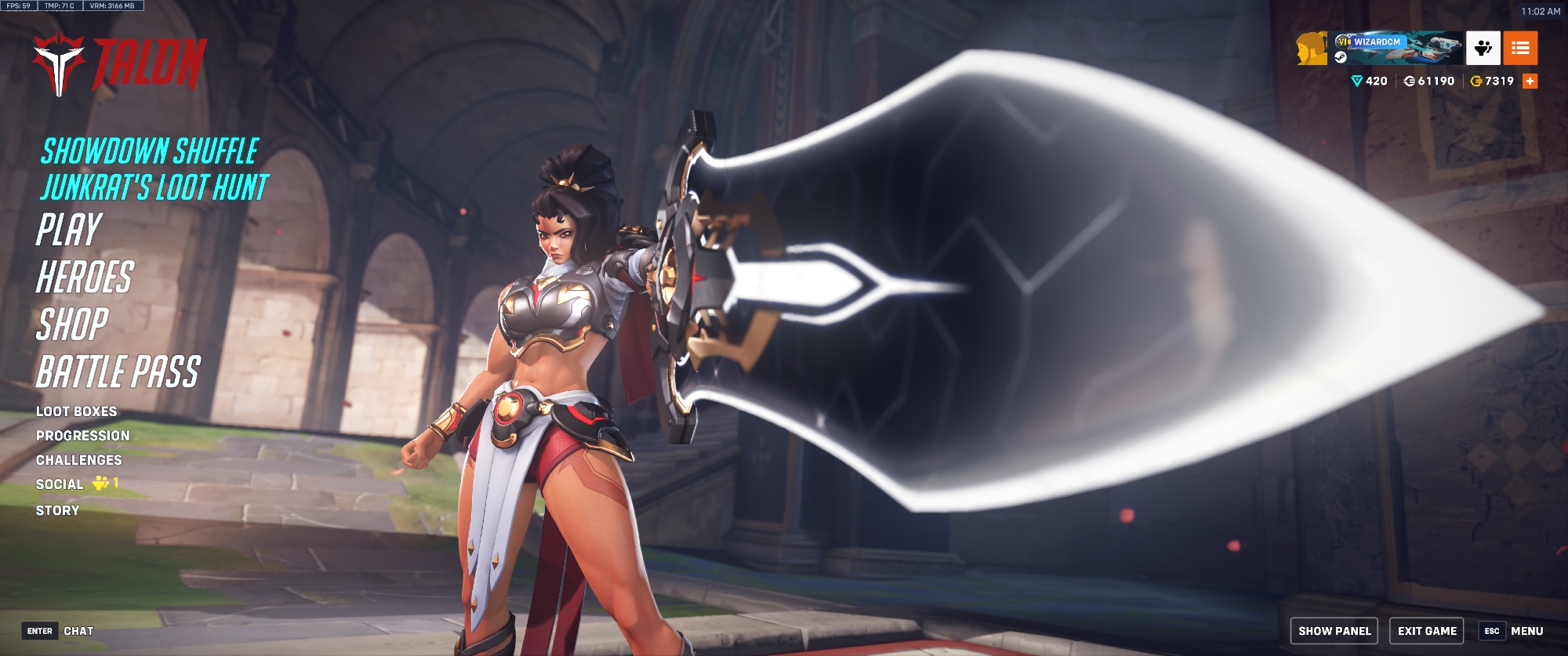This screenshot has height=656, width=1568.
Task: View the Progression screen
Action: point(82,436)
